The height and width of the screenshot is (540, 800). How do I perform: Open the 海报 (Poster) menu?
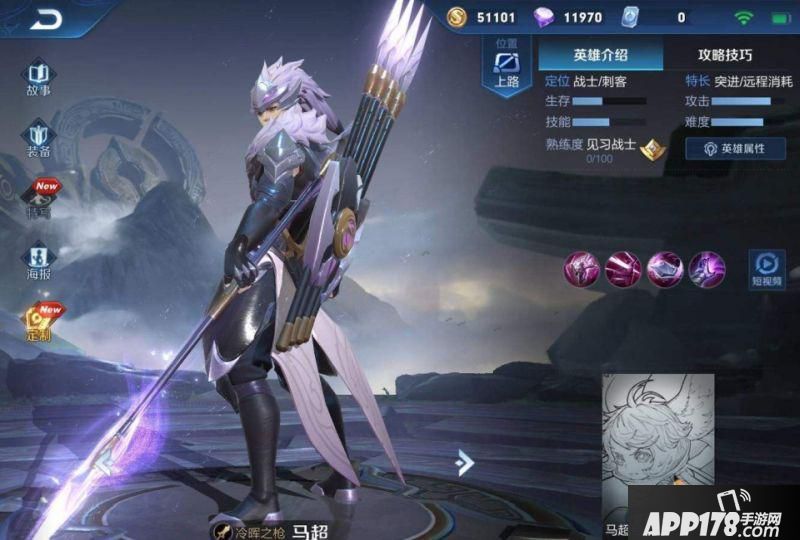pos(38,260)
